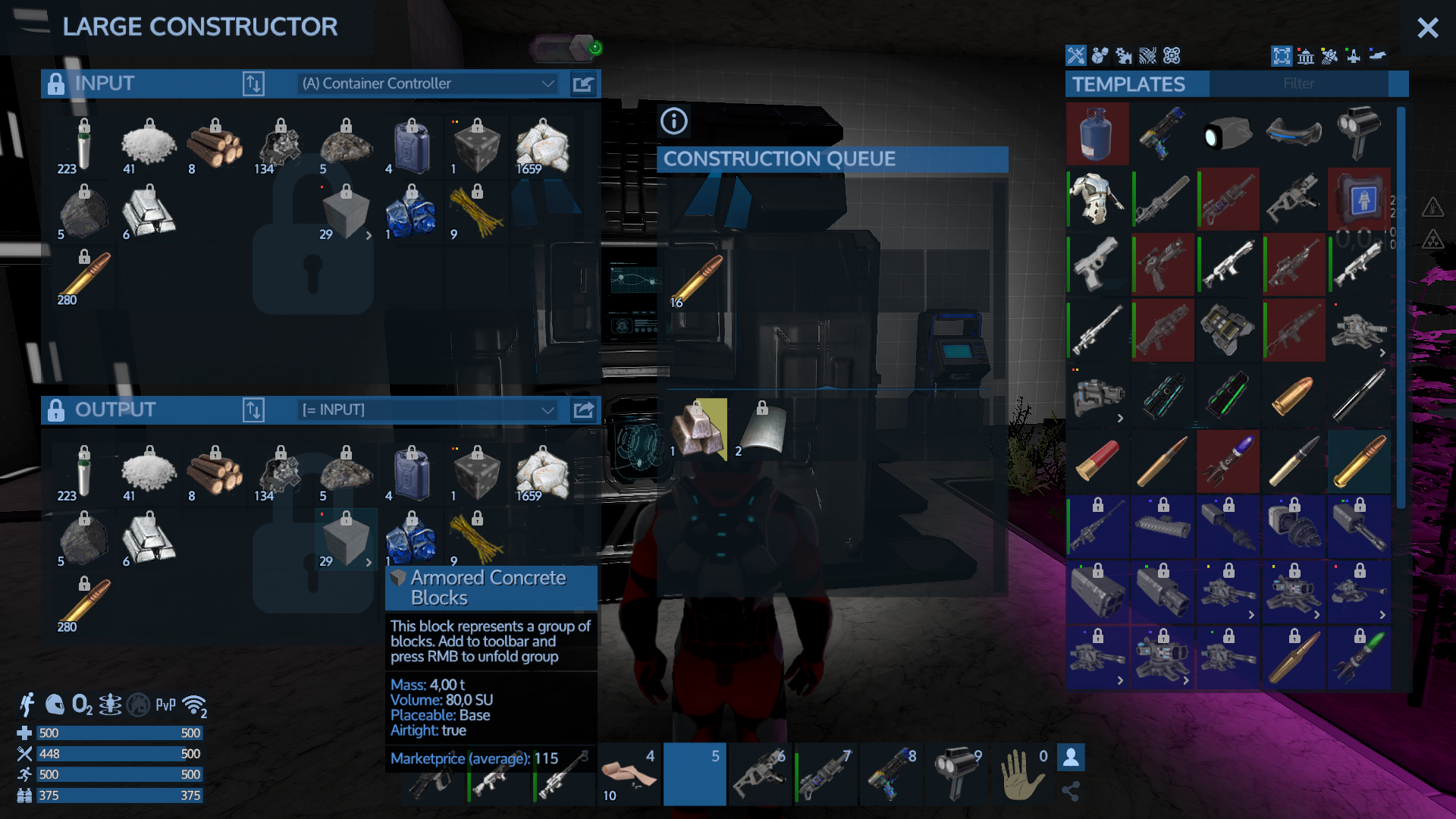This screenshot has height=819, width=1456.
Task: Select the bandage in hotbar slot 4
Action: click(629, 773)
